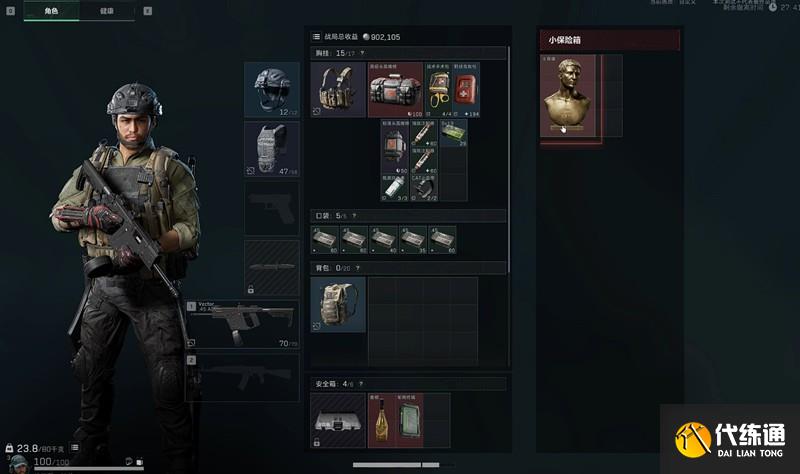Select the red first-aid kit item
The image size is (800, 474).
point(466,92)
